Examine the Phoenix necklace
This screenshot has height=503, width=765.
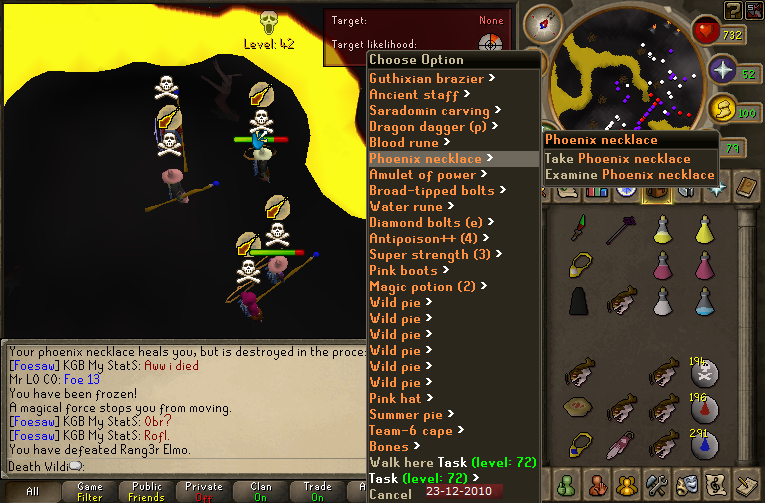tap(629, 174)
